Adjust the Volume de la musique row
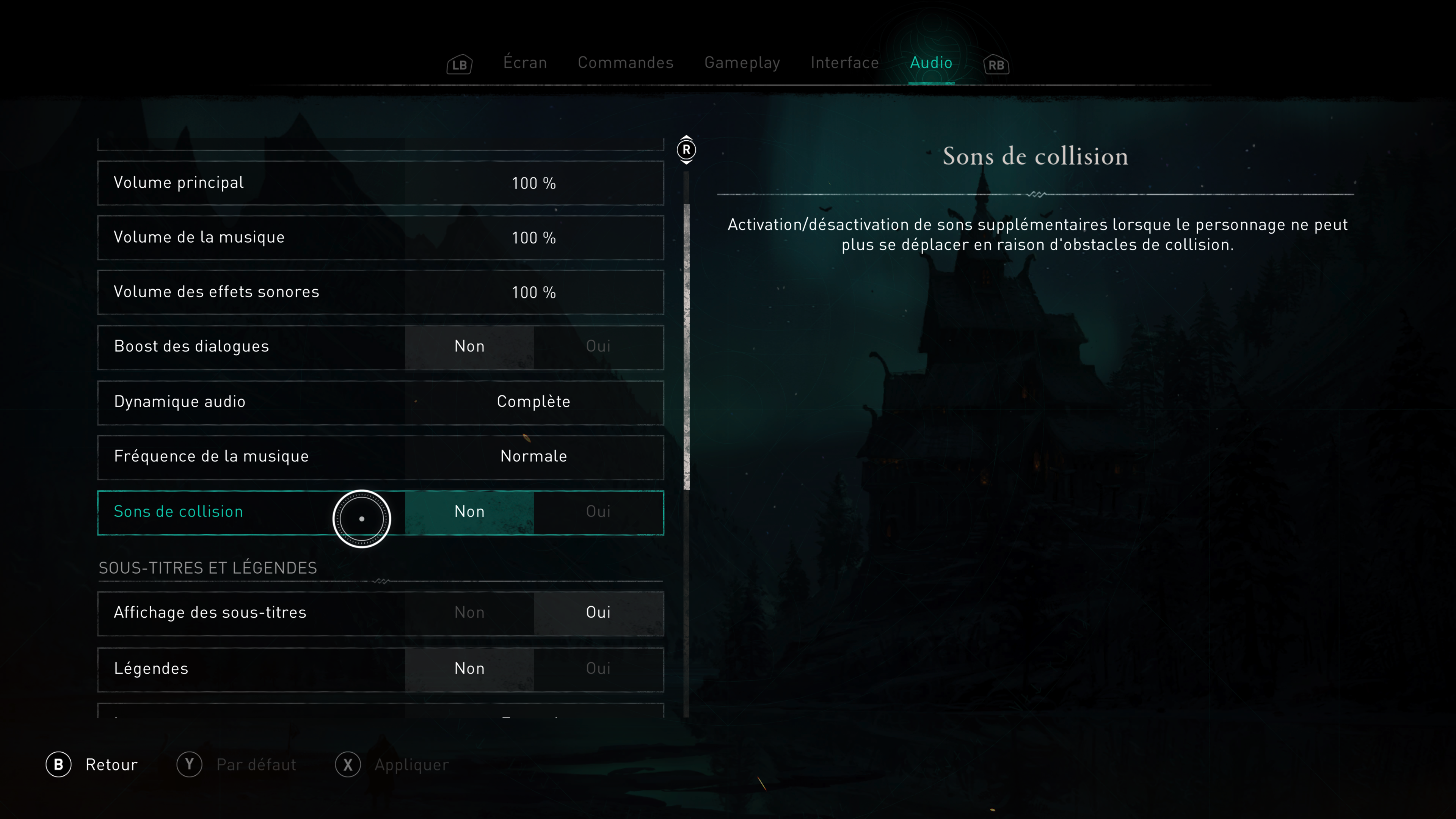The height and width of the screenshot is (819, 1456). point(380,237)
